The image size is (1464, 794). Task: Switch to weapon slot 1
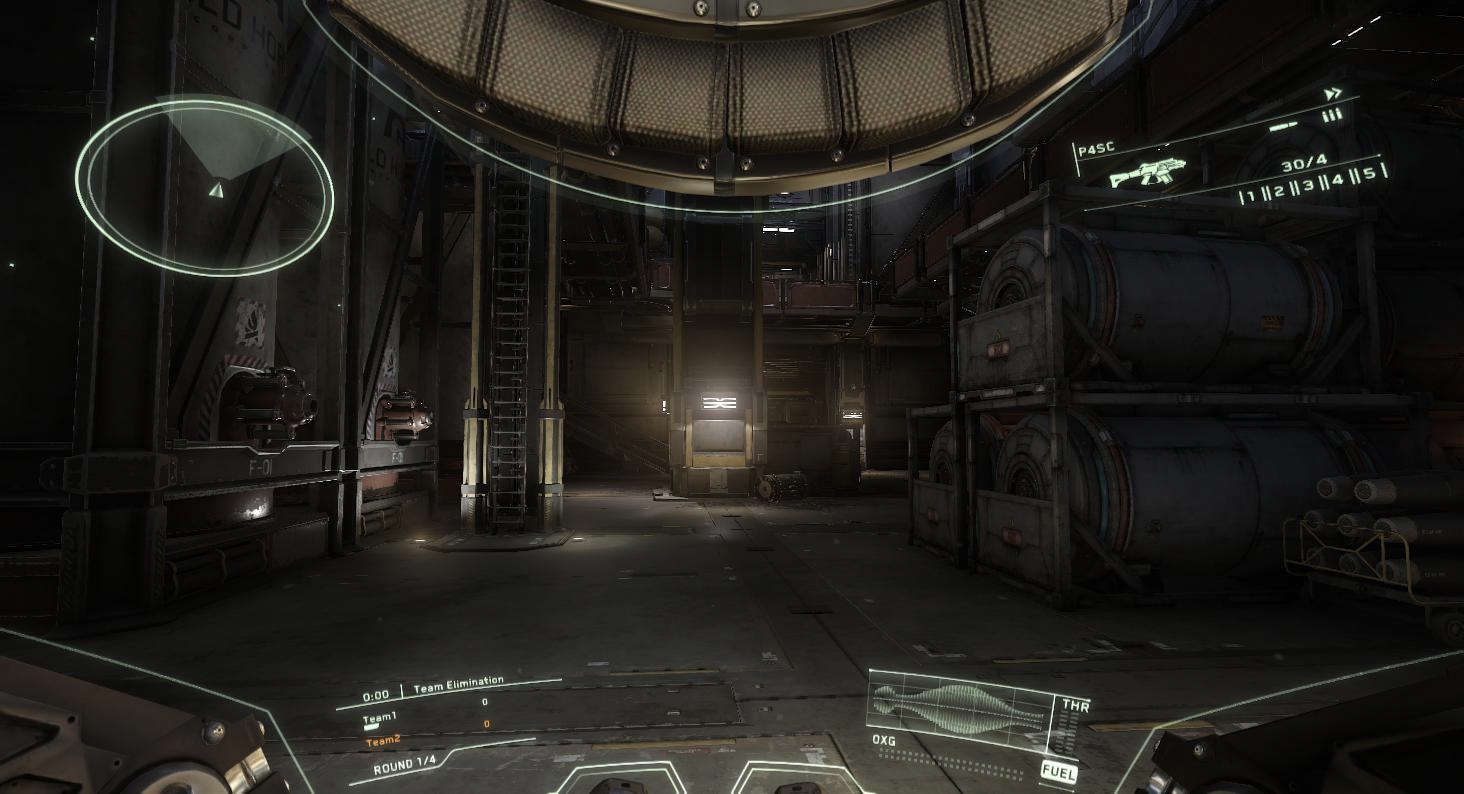[x=1250, y=196]
